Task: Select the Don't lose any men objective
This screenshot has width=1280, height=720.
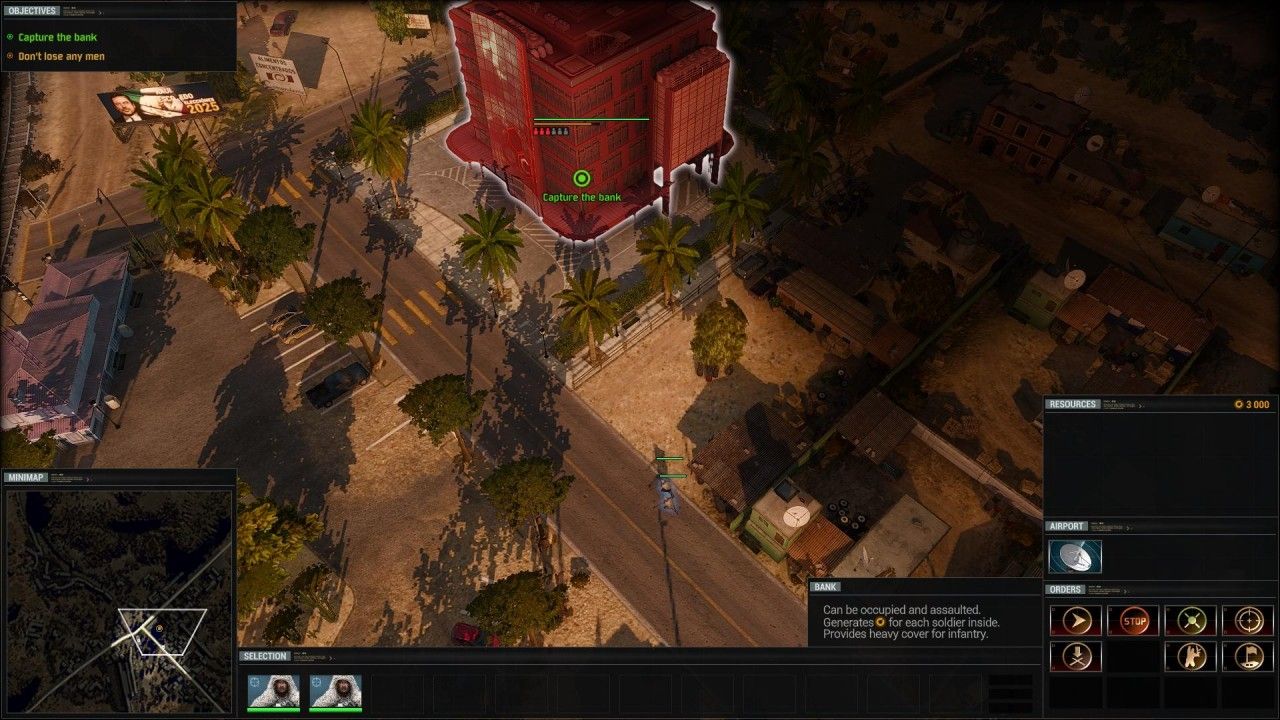Action: pyautogui.click(x=61, y=56)
